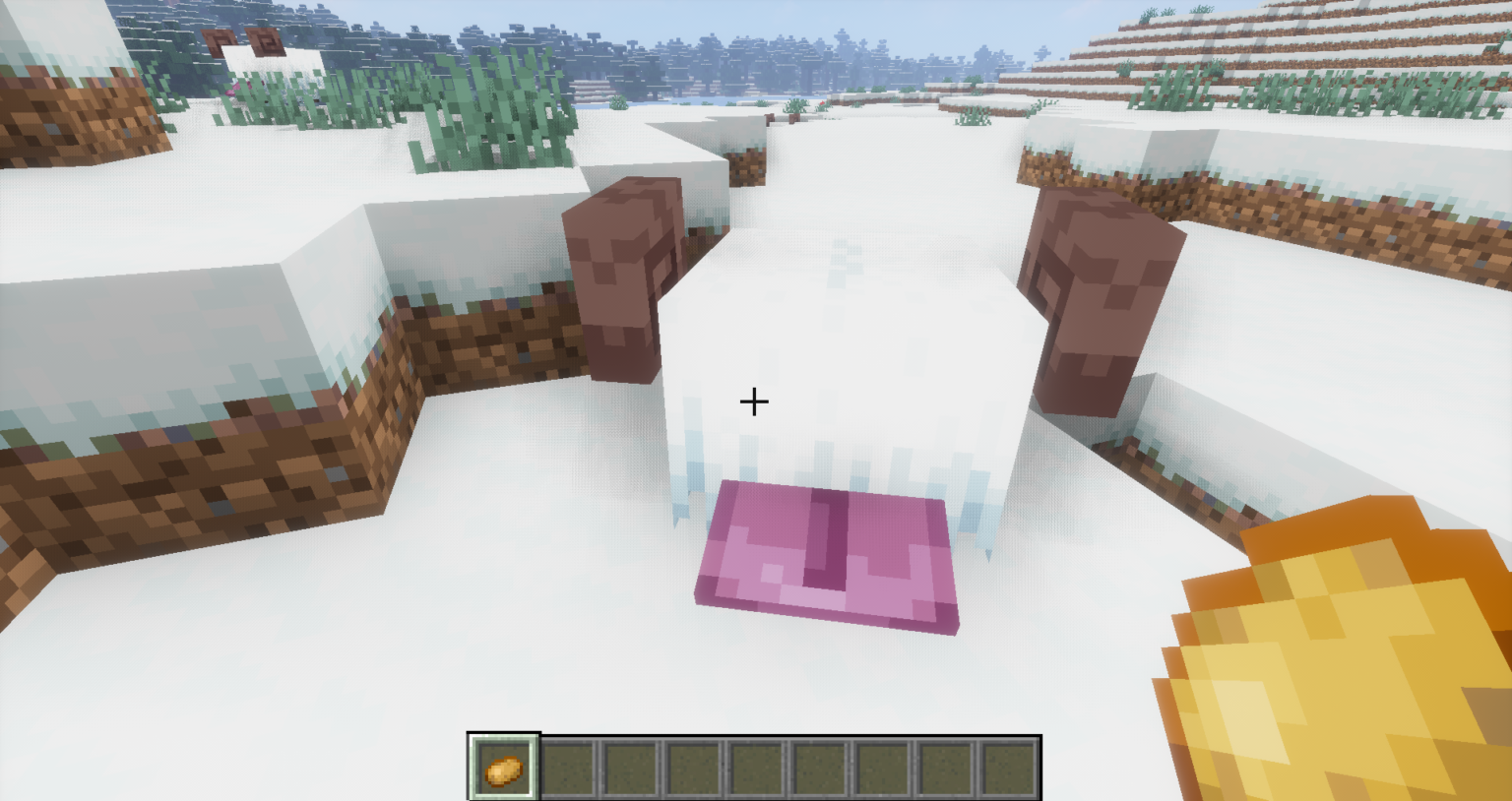The width and height of the screenshot is (1512, 801).
Task: Click the crosshair at screen center
Action: pyautogui.click(x=754, y=401)
